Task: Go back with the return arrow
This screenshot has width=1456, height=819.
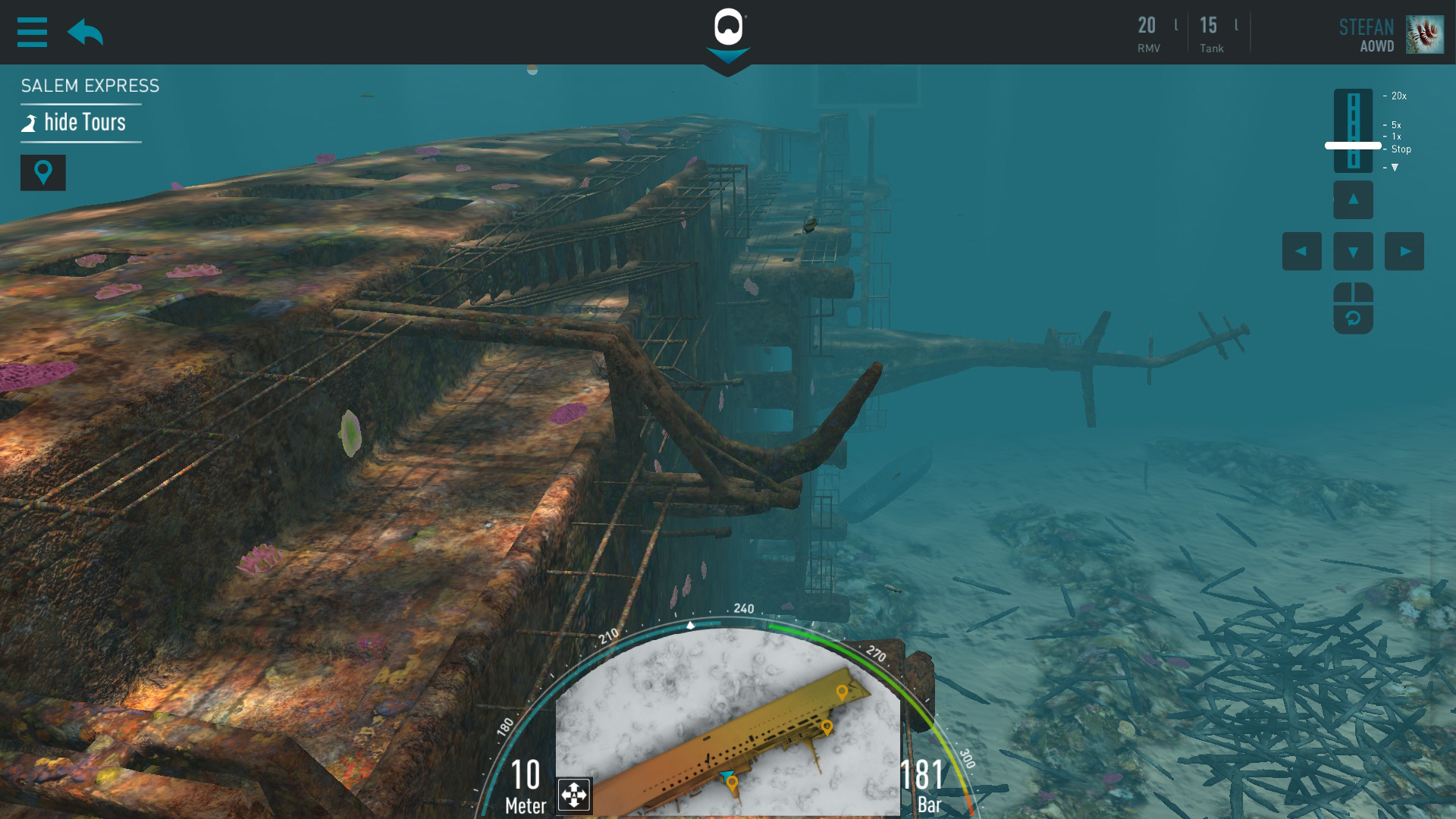Action: pyautogui.click(x=85, y=33)
